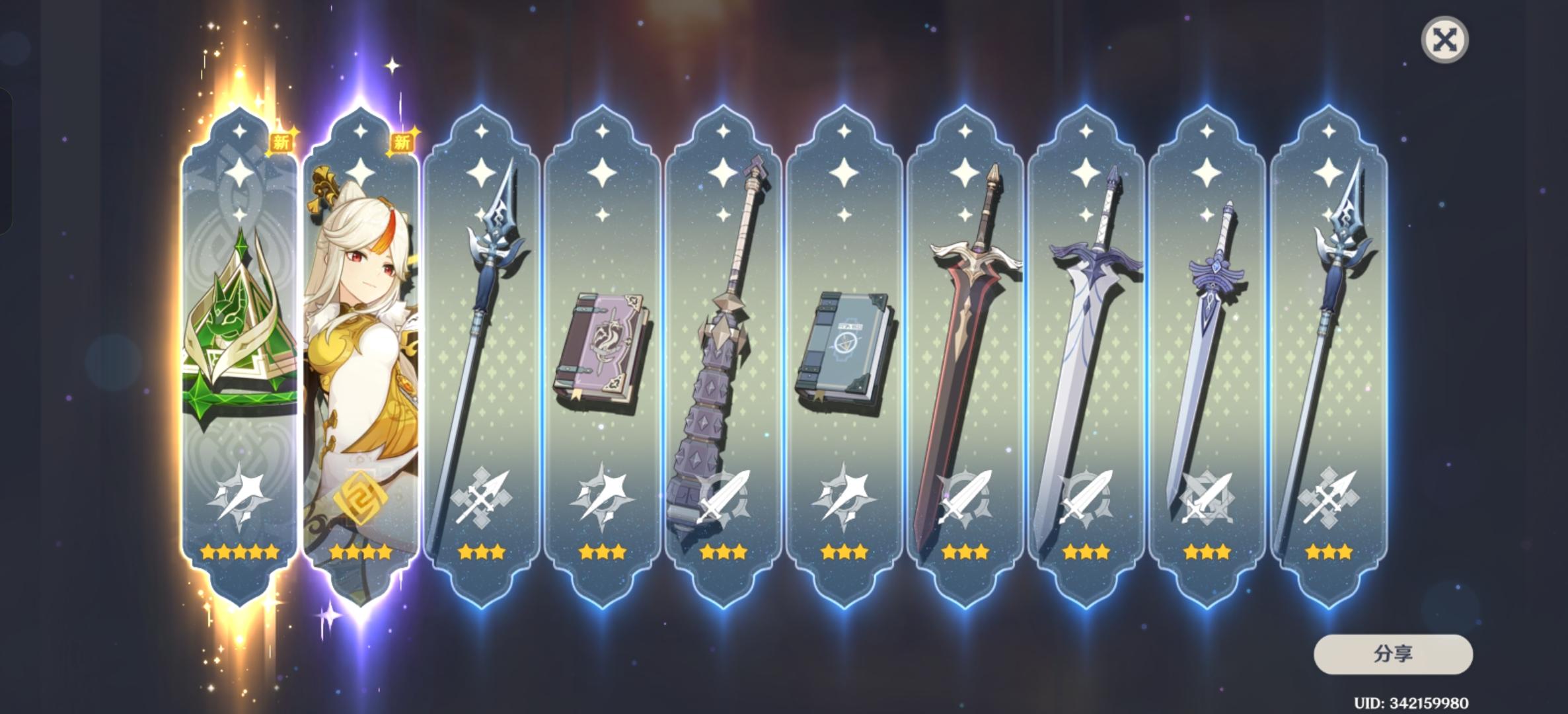Click the close X button in the corner

[x=1446, y=41]
